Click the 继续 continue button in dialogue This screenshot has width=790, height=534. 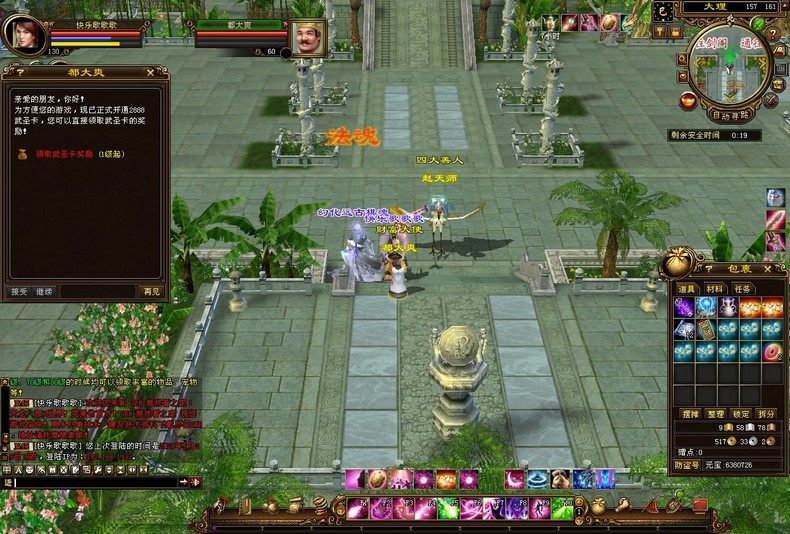coord(44,291)
